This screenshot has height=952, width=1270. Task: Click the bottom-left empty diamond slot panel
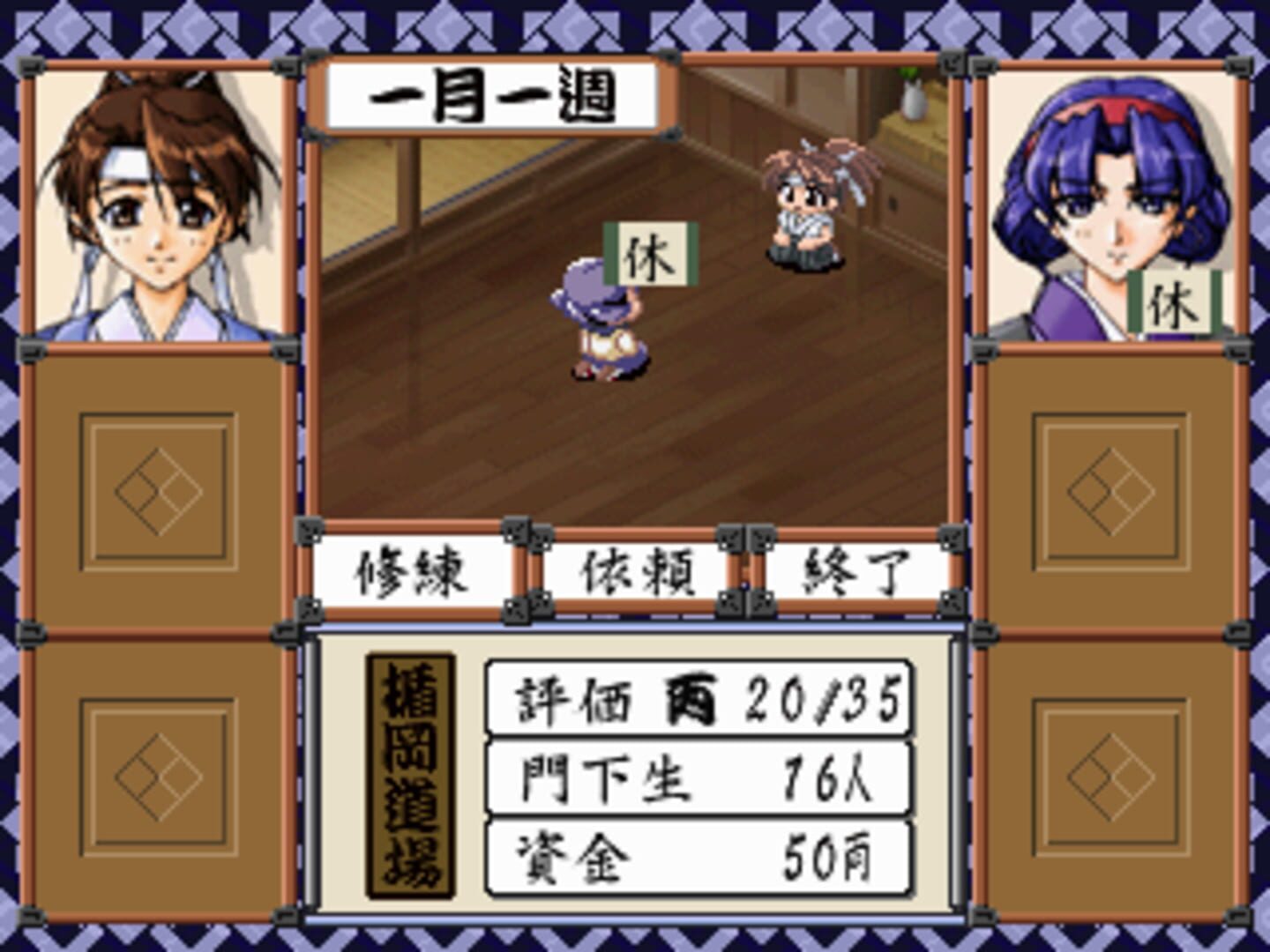[159, 776]
